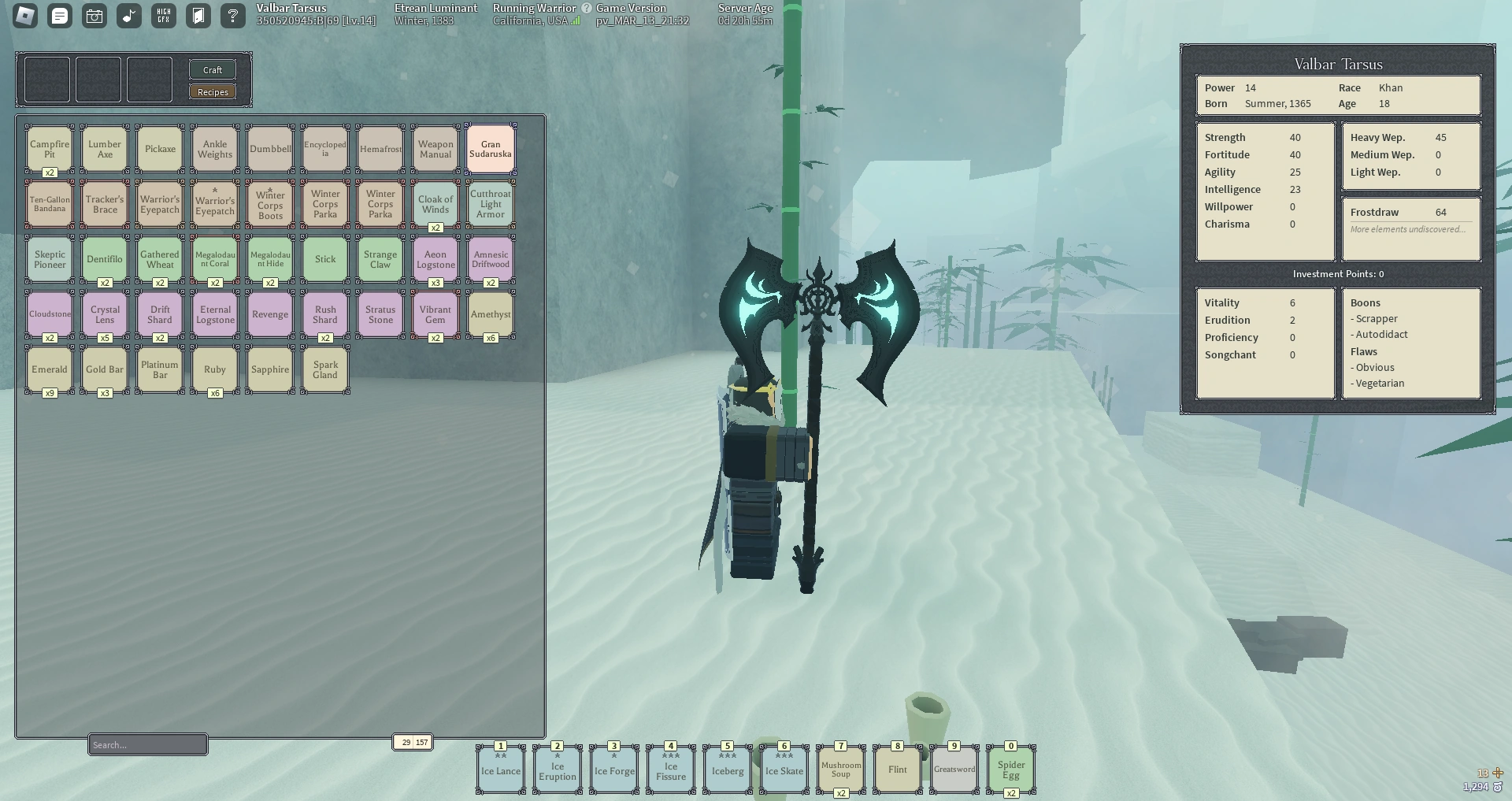Toggle the HIGH GFX graphics icon

click(x=163, y=16)
